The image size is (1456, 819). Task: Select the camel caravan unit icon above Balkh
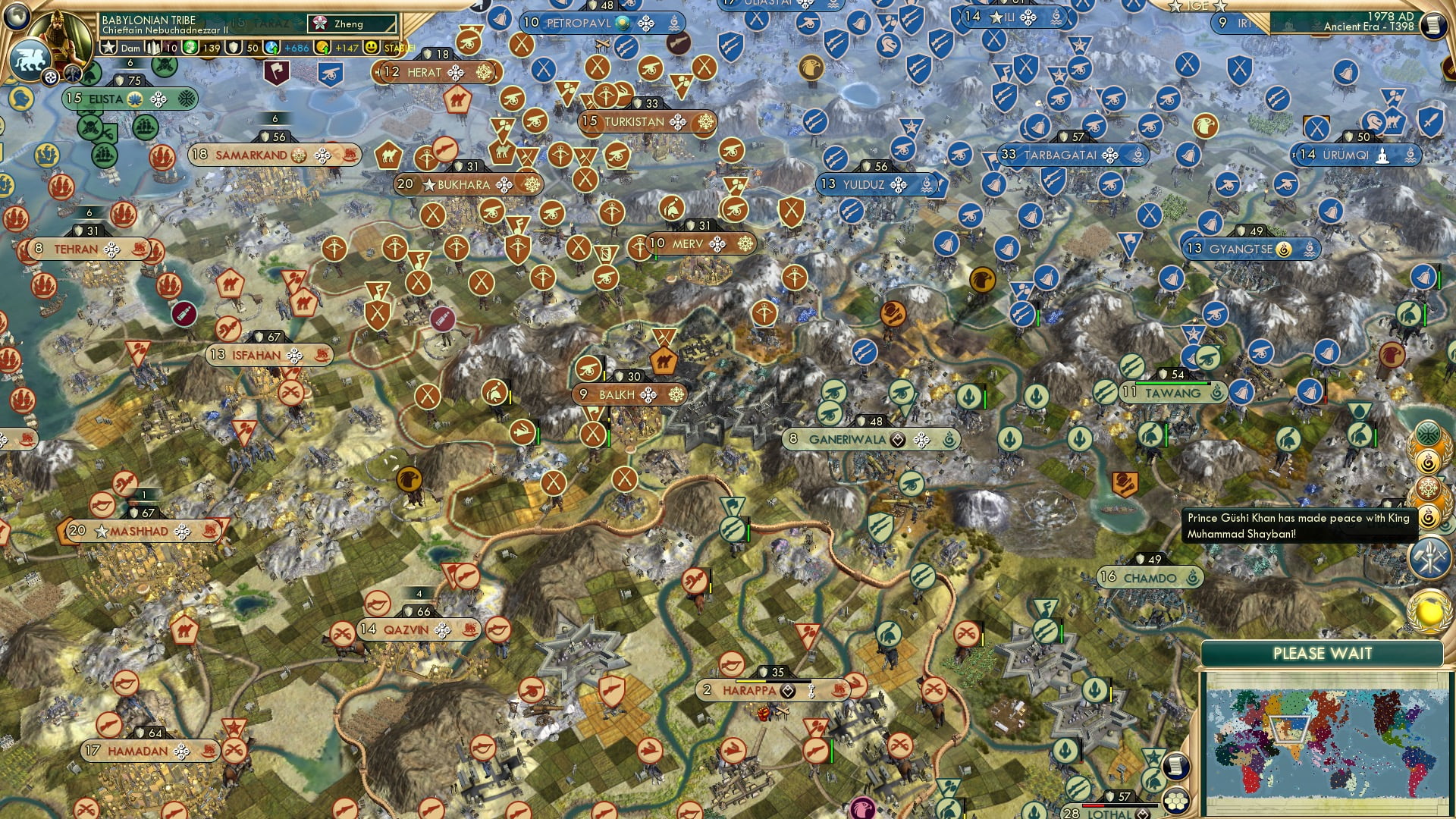pos(662,362)
